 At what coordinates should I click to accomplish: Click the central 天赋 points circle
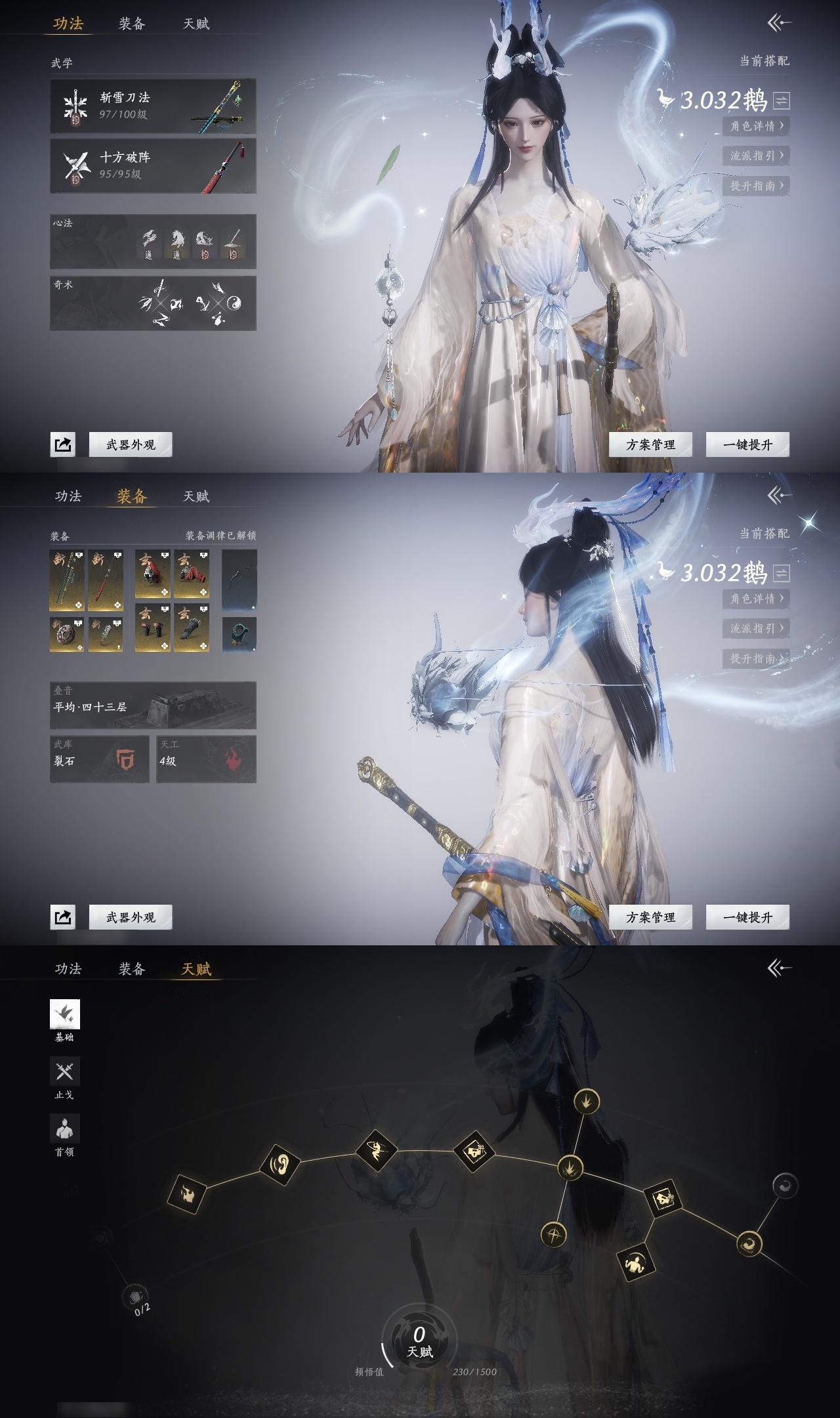point(419,1339)
